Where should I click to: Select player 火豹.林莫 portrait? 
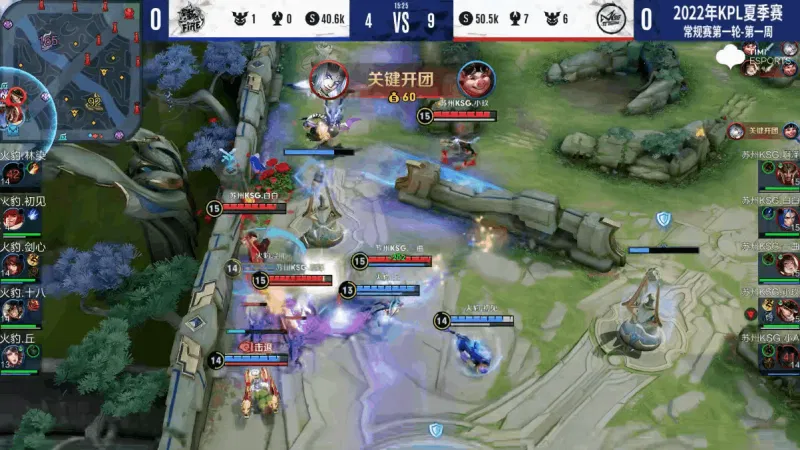click(13, 173)
